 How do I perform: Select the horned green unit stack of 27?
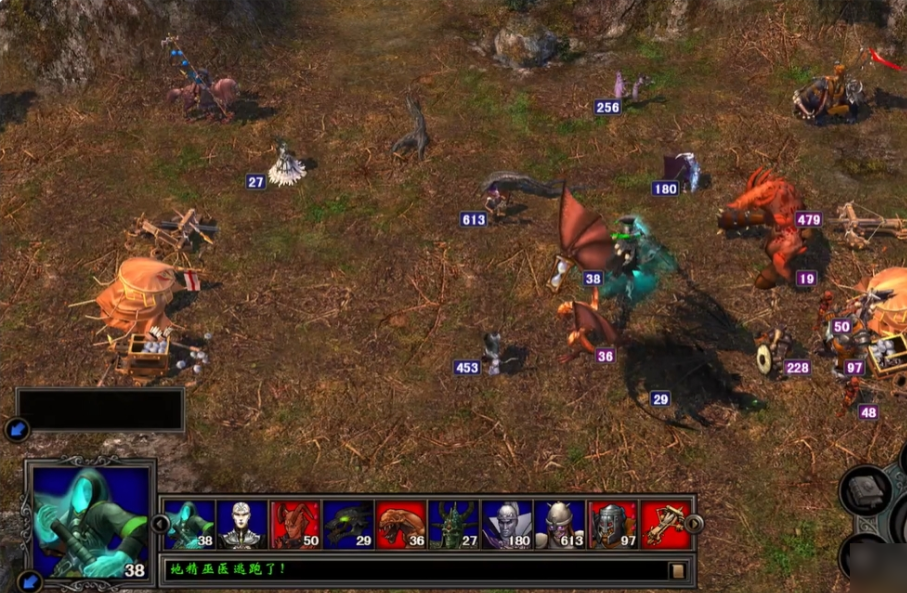click(x=454, y=525)
